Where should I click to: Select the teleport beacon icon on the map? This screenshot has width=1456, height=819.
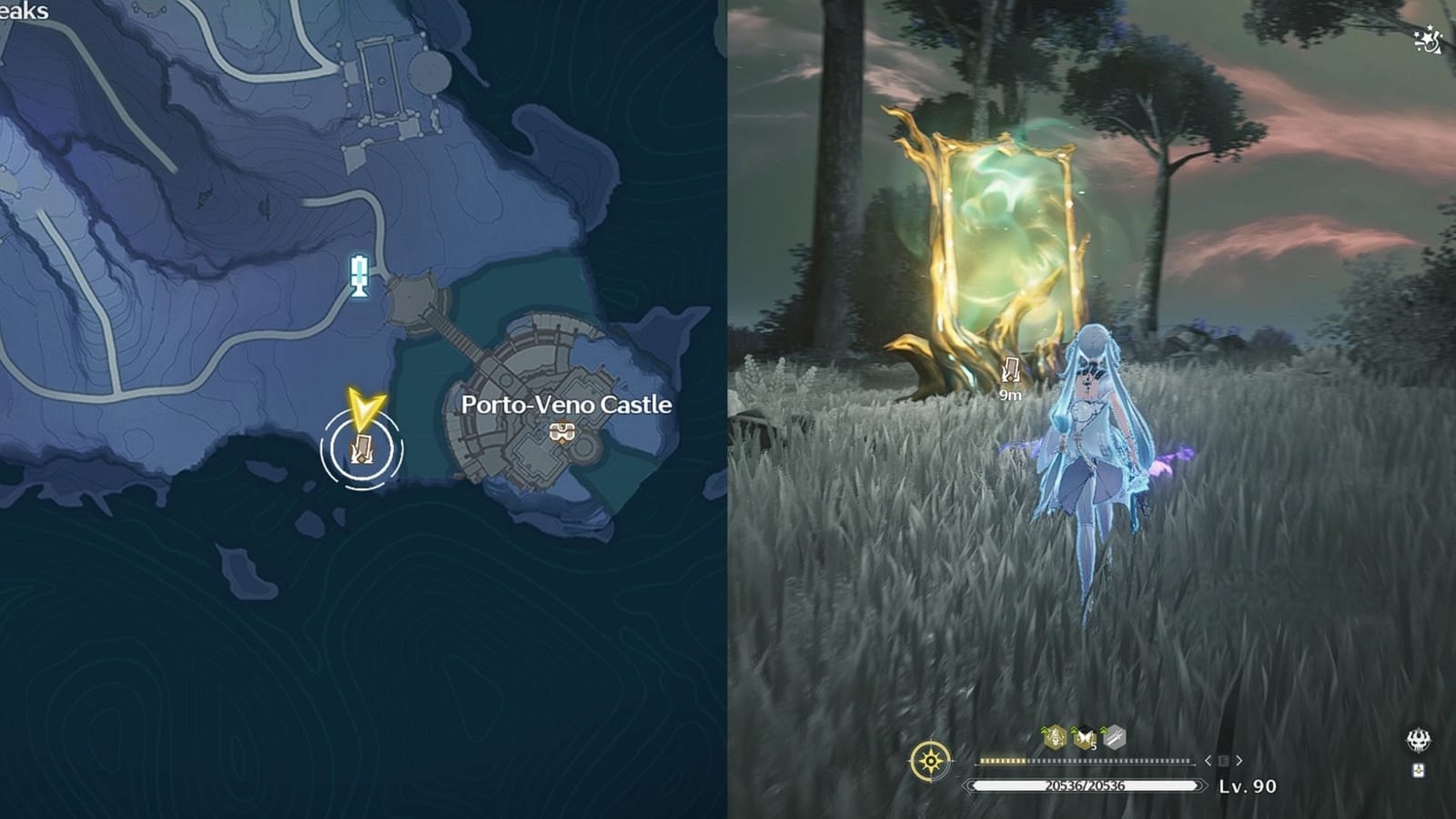point(358,276)
